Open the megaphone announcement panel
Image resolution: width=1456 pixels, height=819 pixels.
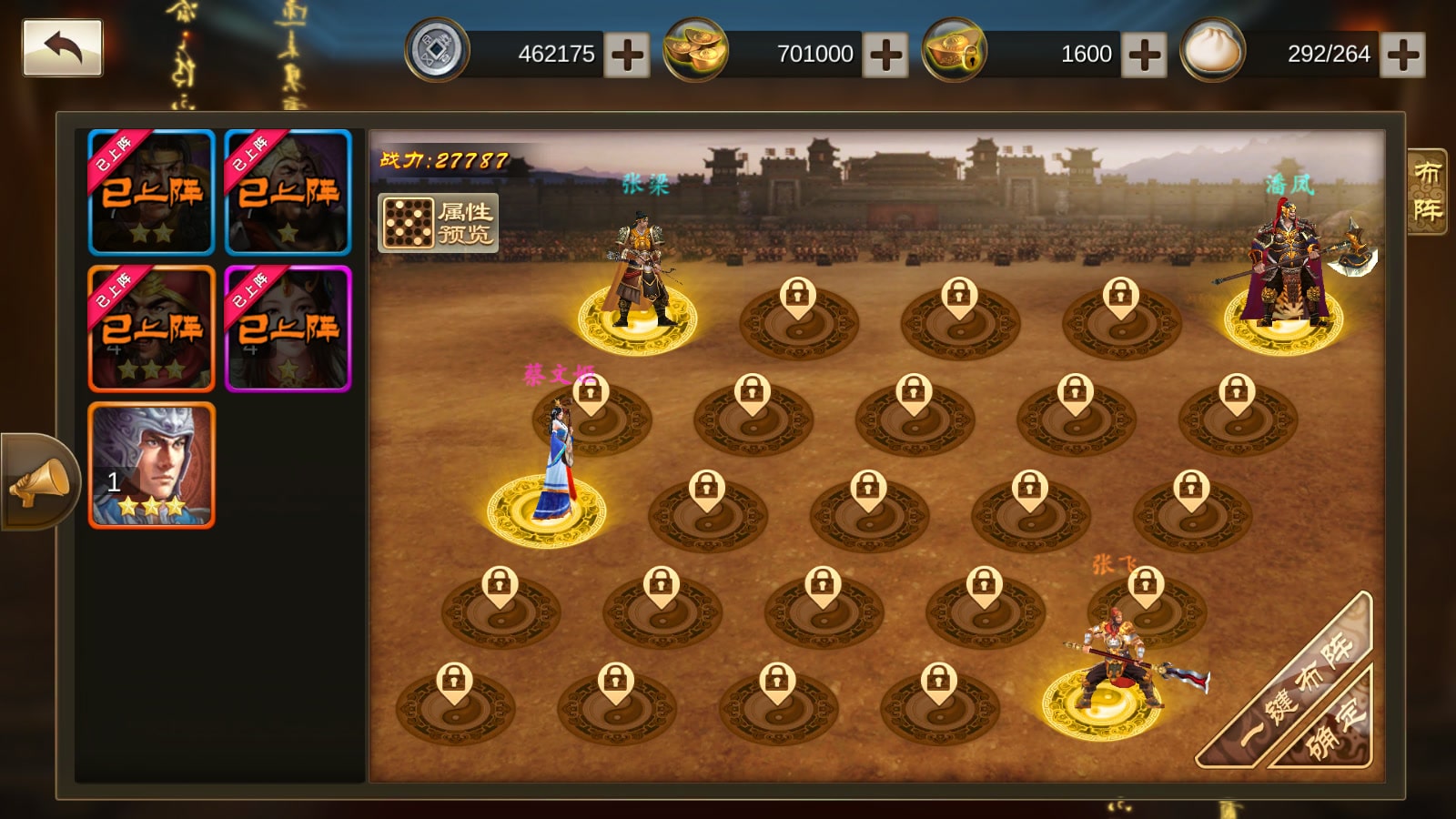[x=38, y=482]
